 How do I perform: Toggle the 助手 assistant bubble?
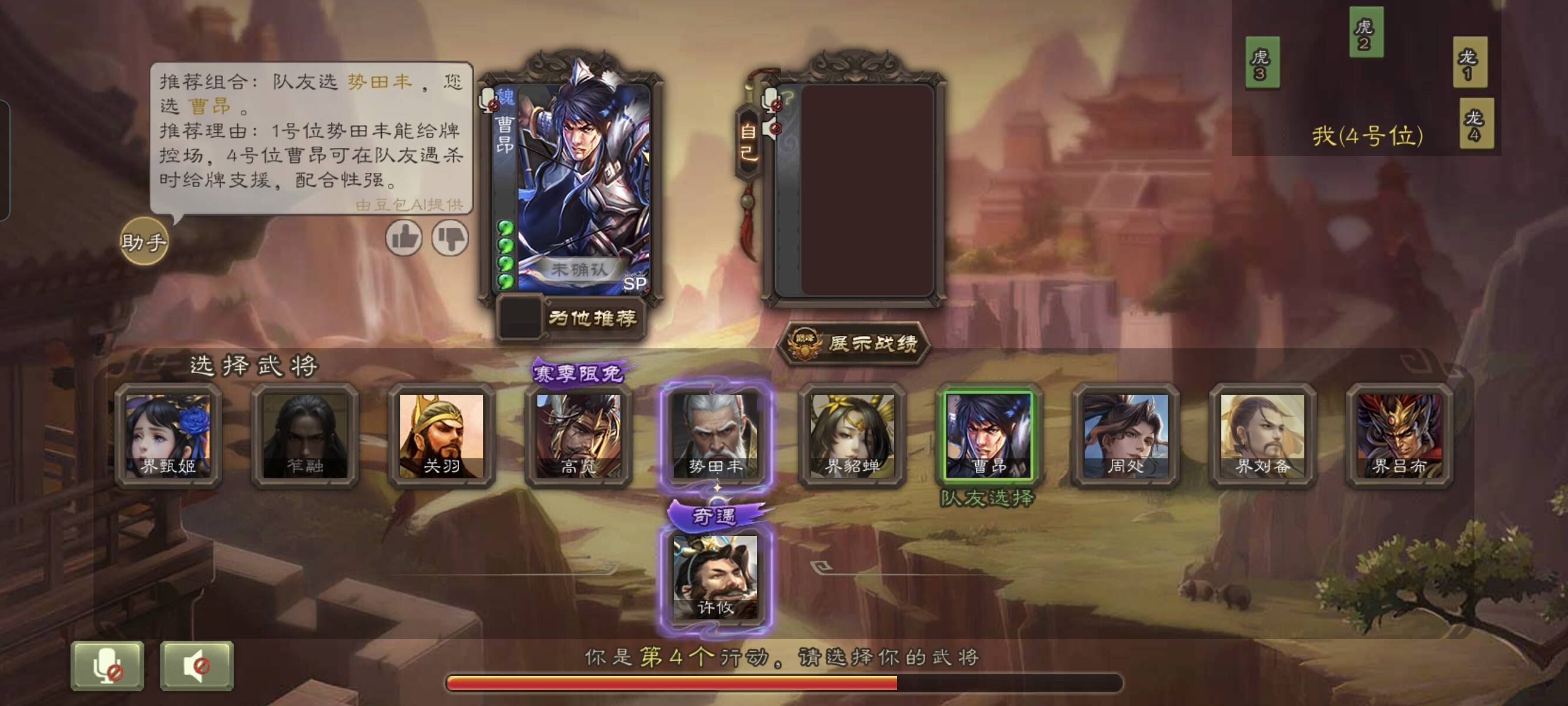(x=144, y=242)
